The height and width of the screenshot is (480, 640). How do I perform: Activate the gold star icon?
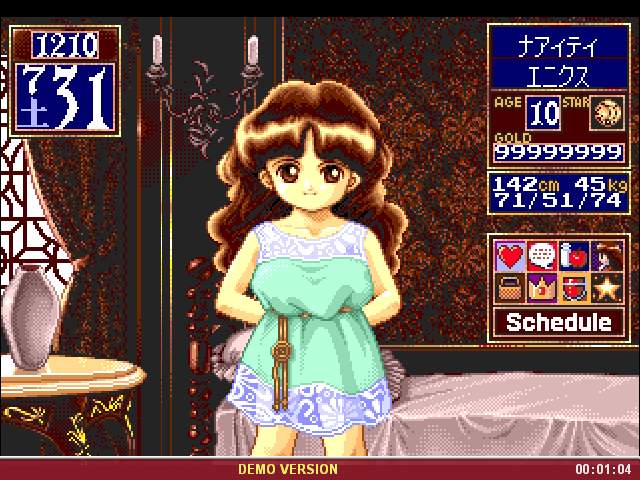click(x=604, y=288)
